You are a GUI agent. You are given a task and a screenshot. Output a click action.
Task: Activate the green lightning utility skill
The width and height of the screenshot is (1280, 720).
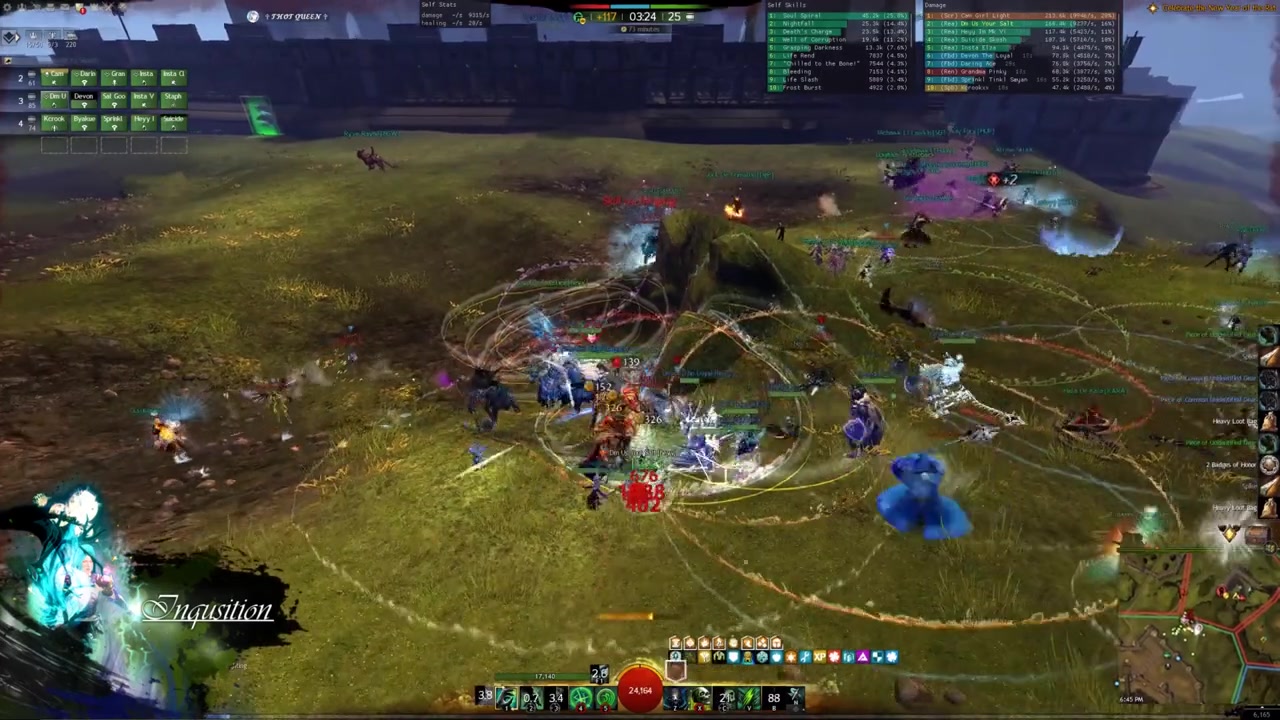tap(749, 697)
